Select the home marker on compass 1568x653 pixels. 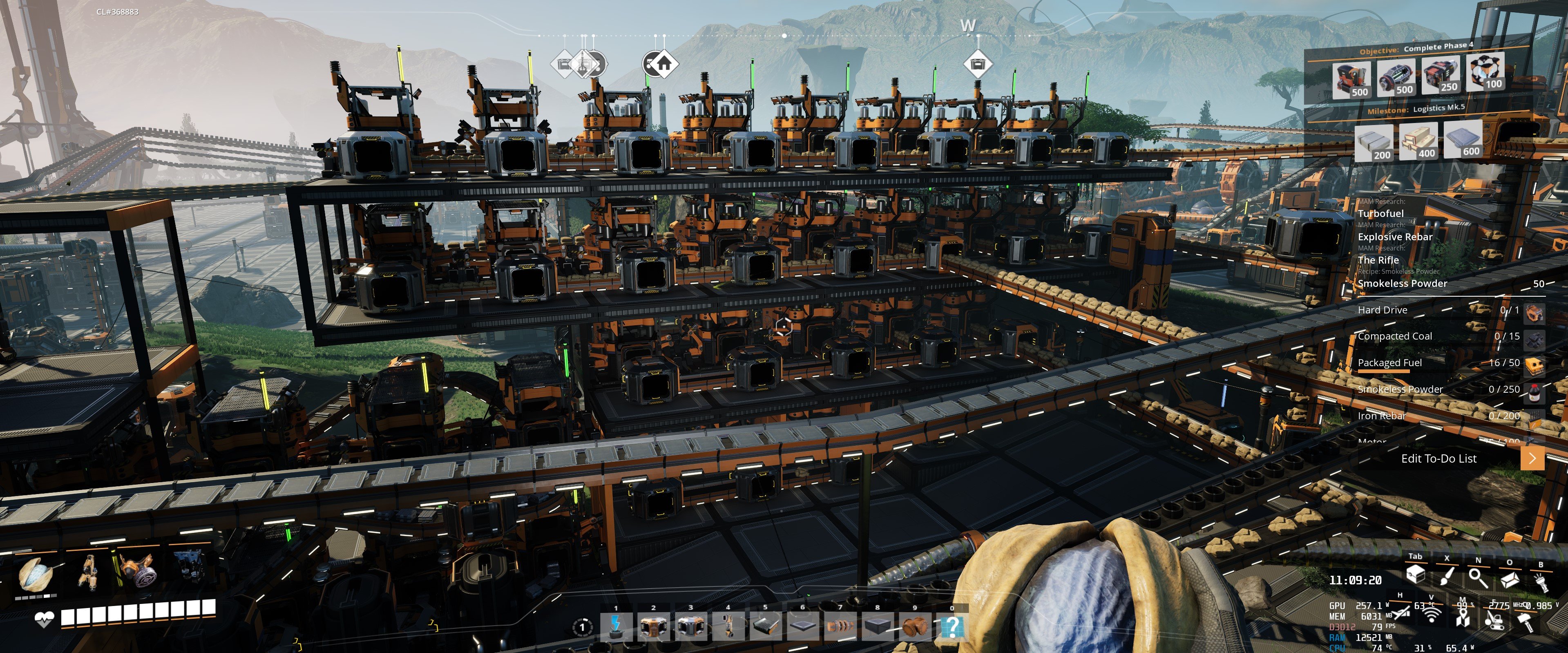tap(663, 63)
